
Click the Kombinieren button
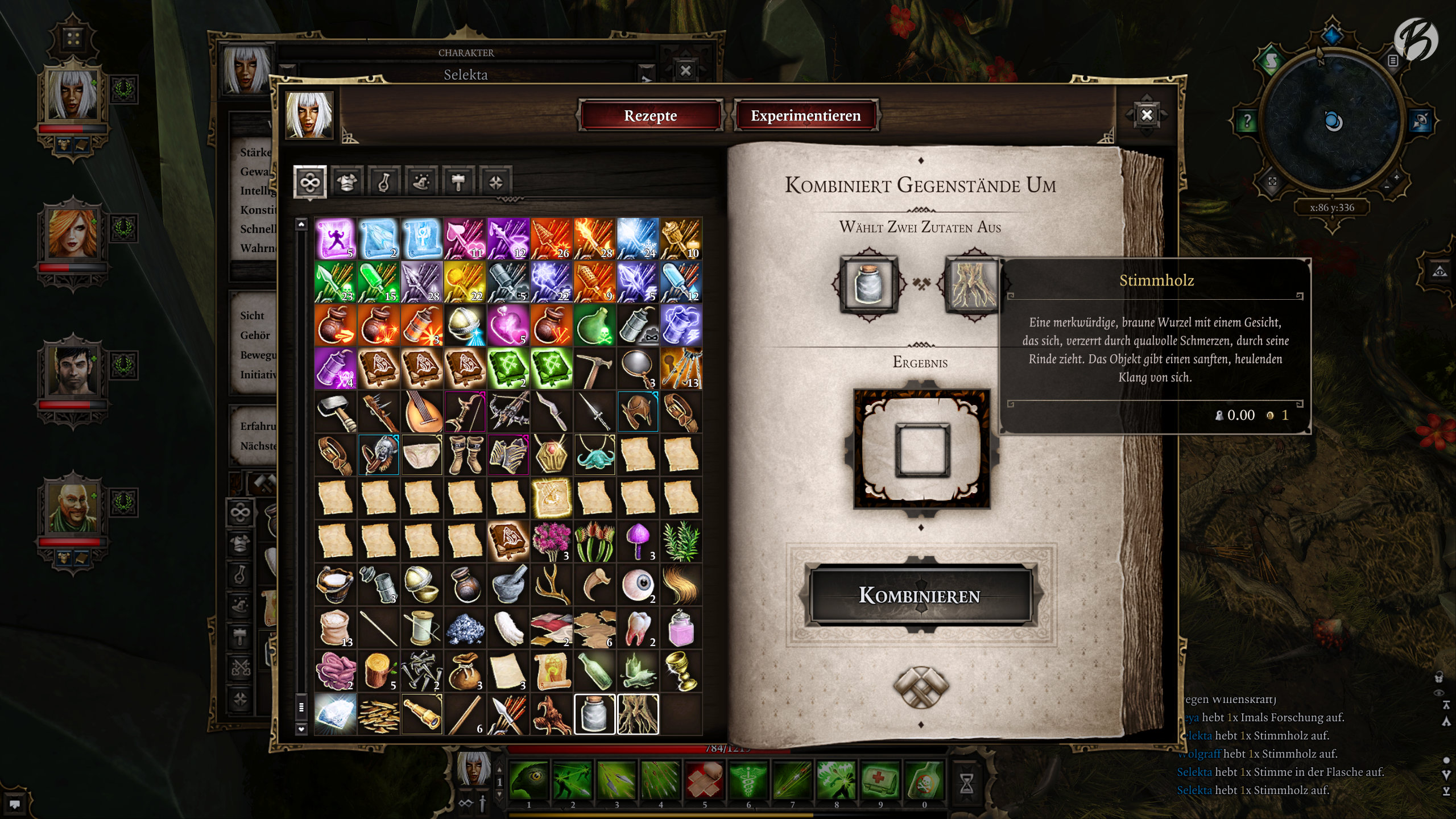pyautogui.click(x=920, y=595)
